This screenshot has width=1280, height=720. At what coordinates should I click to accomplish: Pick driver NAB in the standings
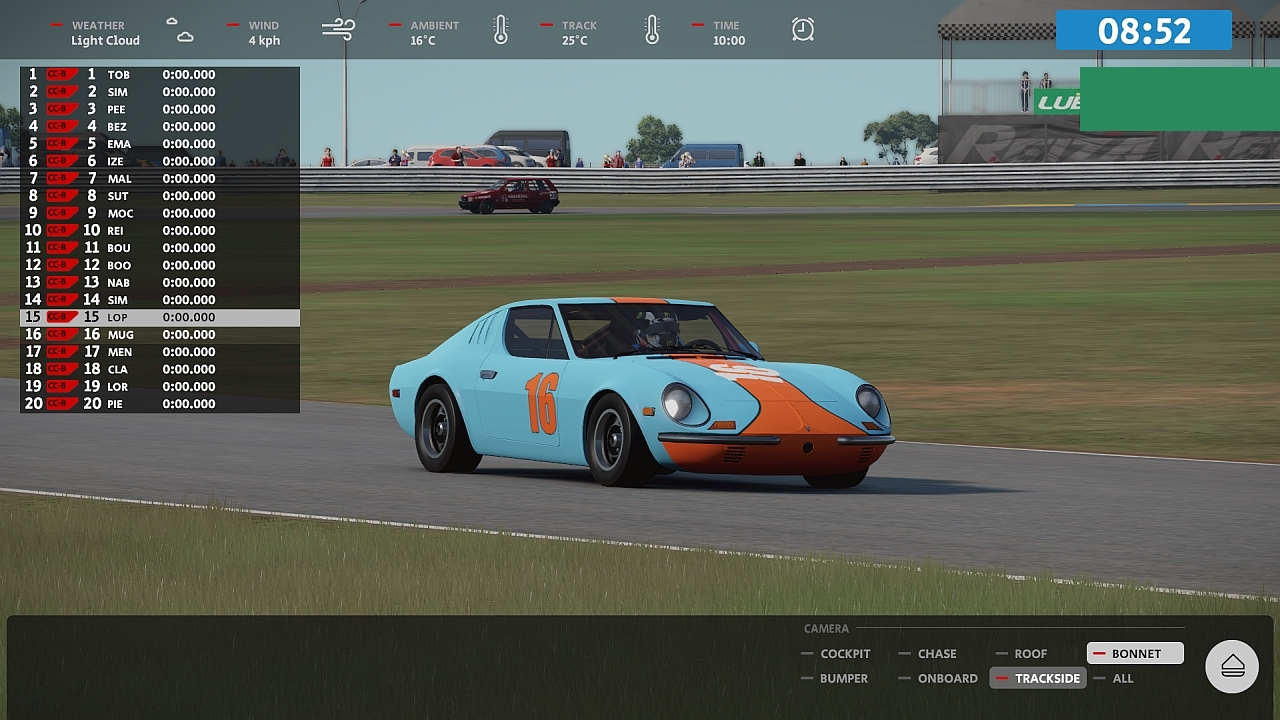pyautogui.click(x=160, y=283)
